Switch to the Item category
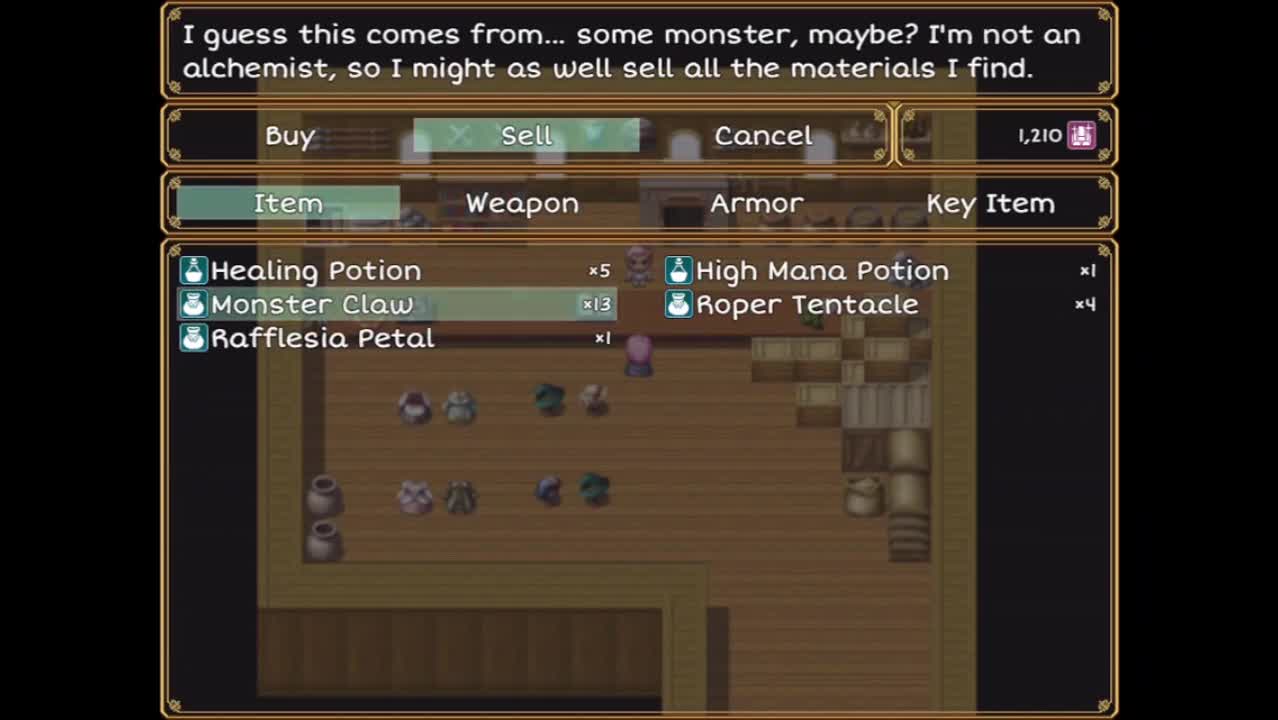Image resolution: width=1278 pixels, height=720 pixels. [288, 203]
